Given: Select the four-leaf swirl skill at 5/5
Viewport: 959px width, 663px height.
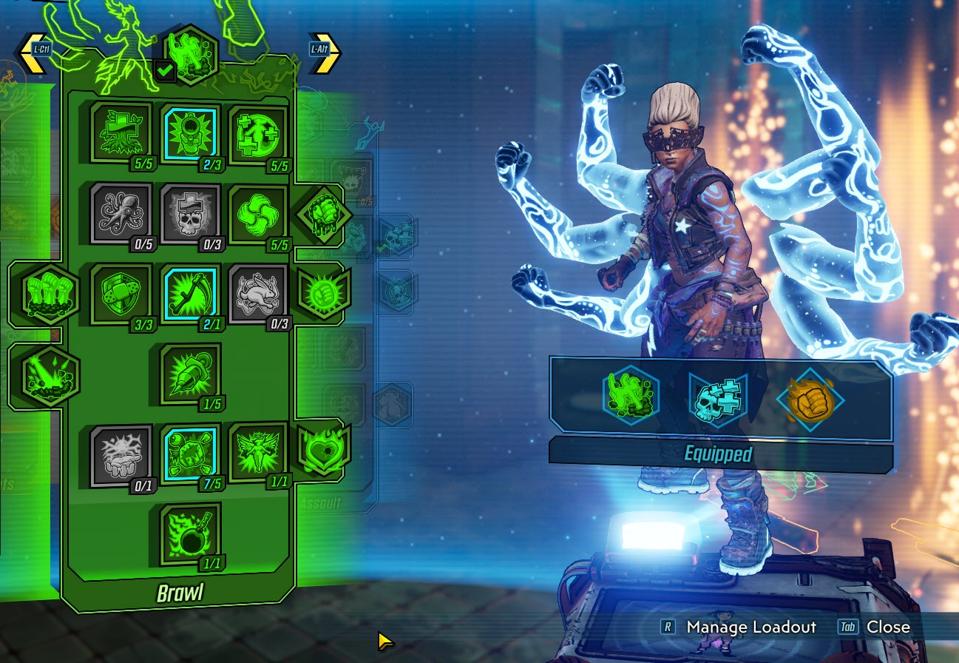Looking at the screenshot, I should tap(258, 211).
